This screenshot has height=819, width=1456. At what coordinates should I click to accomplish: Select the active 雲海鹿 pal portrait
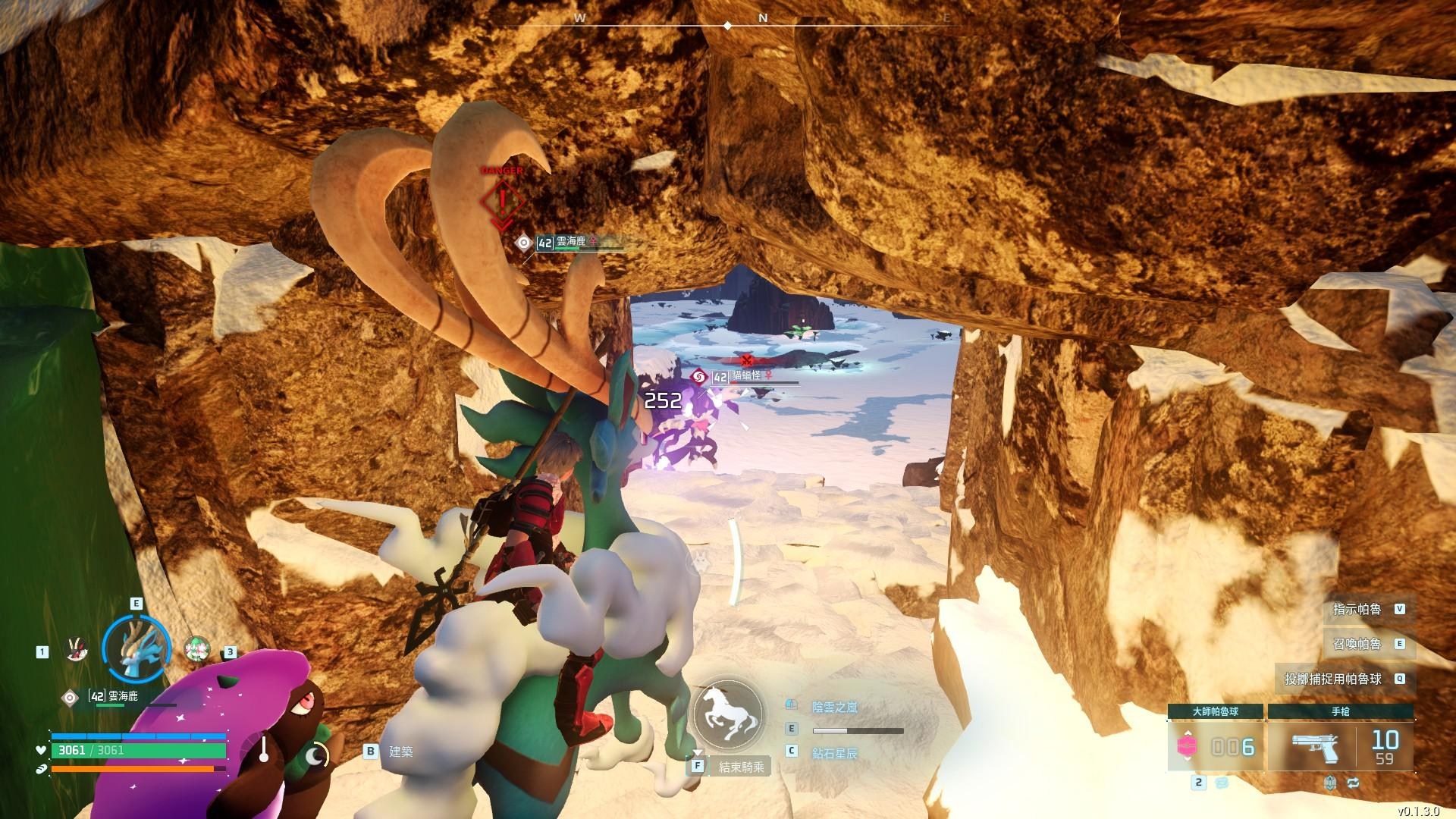[x=136, y=648]
